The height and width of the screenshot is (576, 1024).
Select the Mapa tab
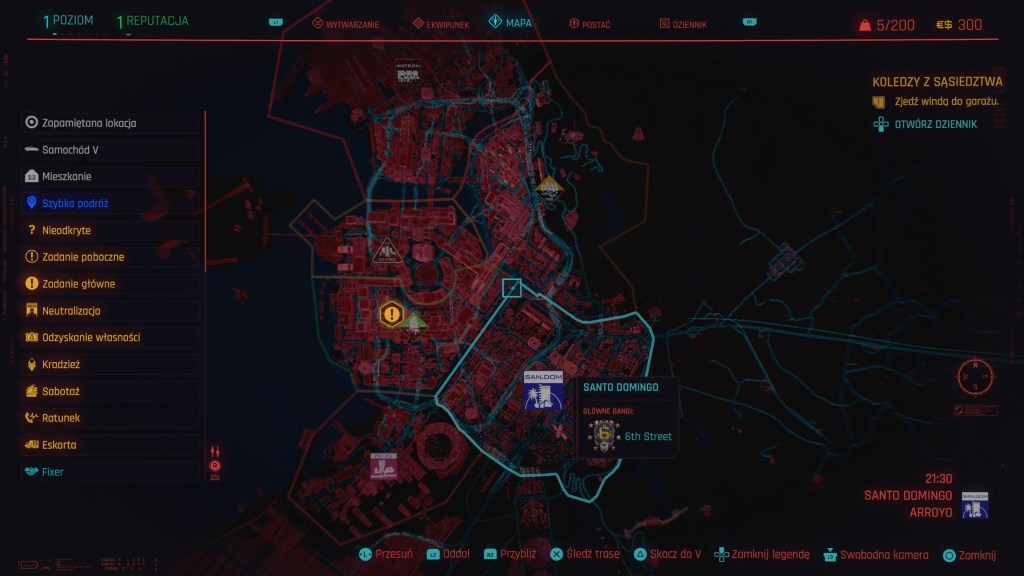pos(510,21)
